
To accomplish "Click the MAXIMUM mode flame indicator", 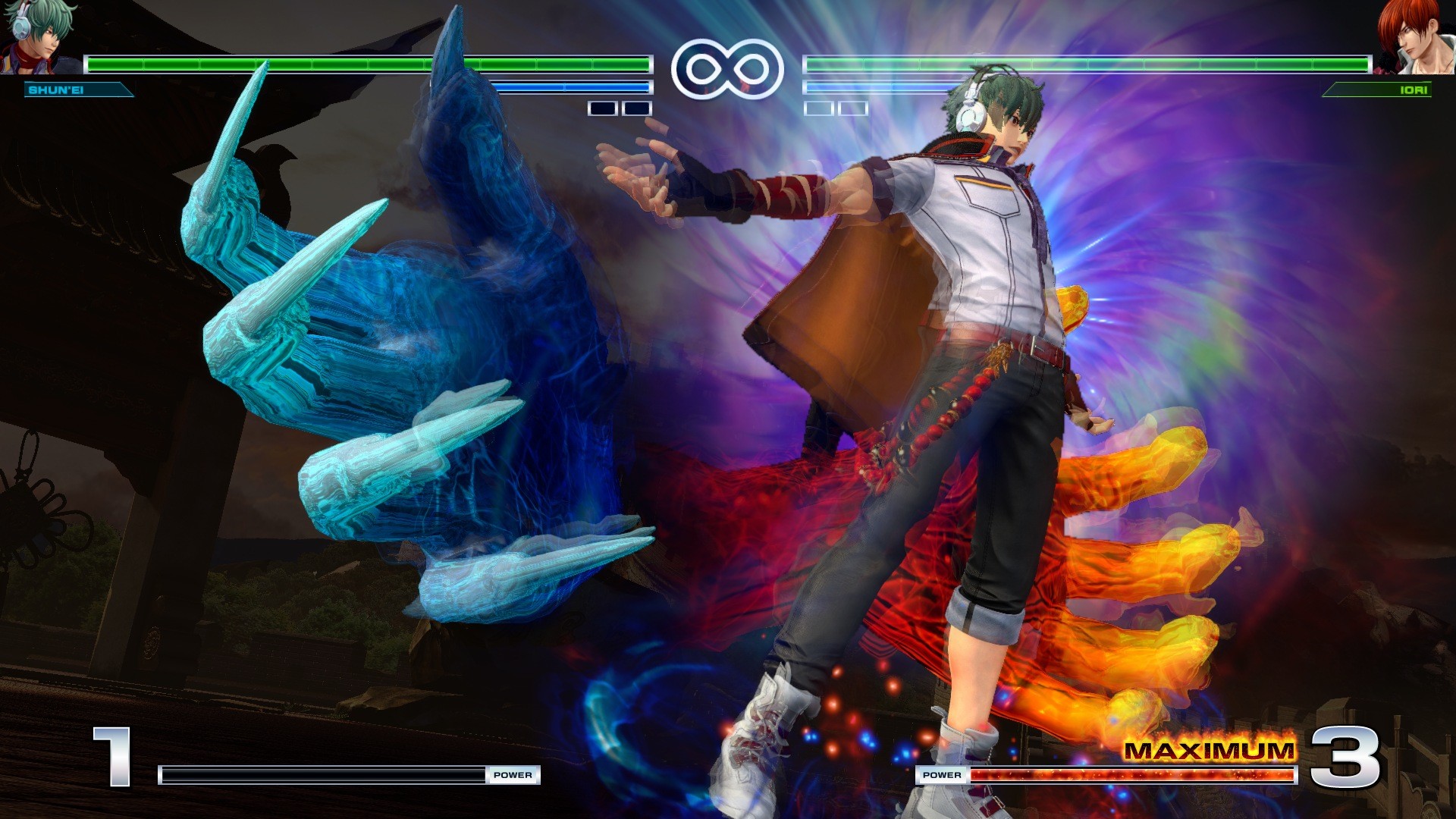I will [1211, 752].
